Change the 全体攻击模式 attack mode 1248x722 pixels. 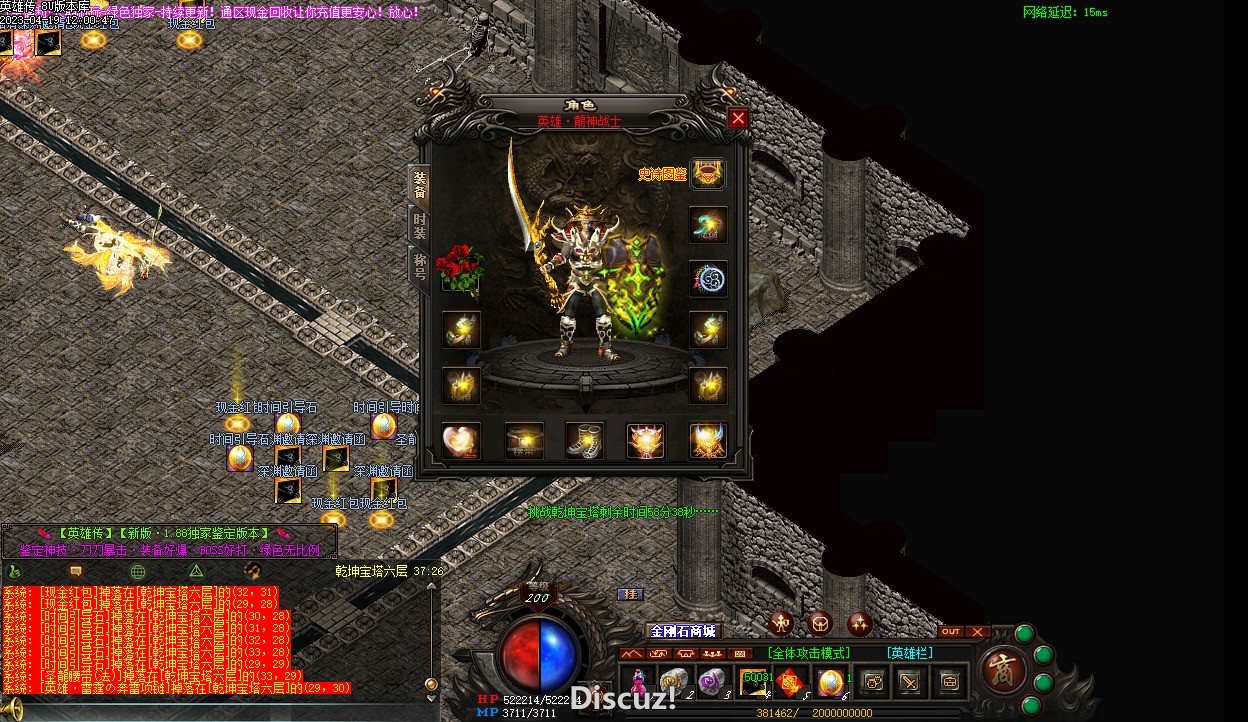pos(809,653)
